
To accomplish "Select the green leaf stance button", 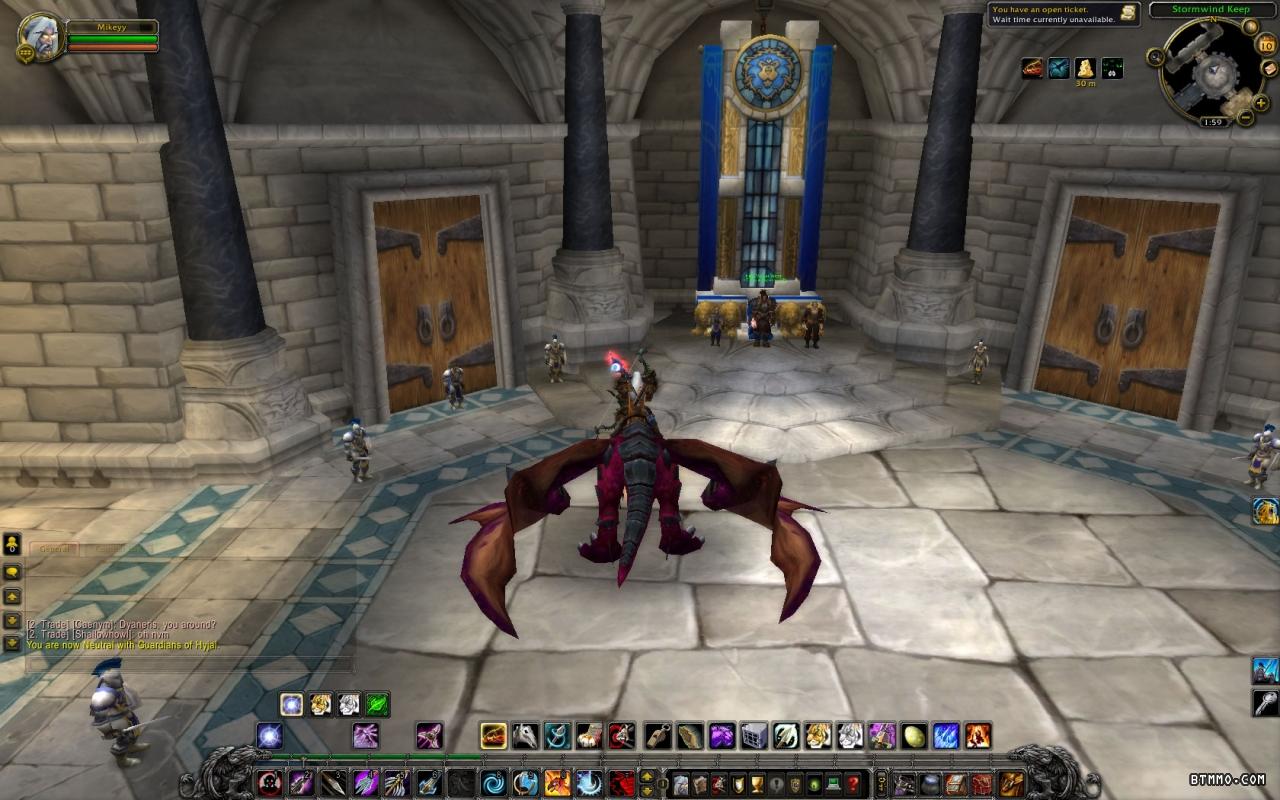I will pos(377,704).
